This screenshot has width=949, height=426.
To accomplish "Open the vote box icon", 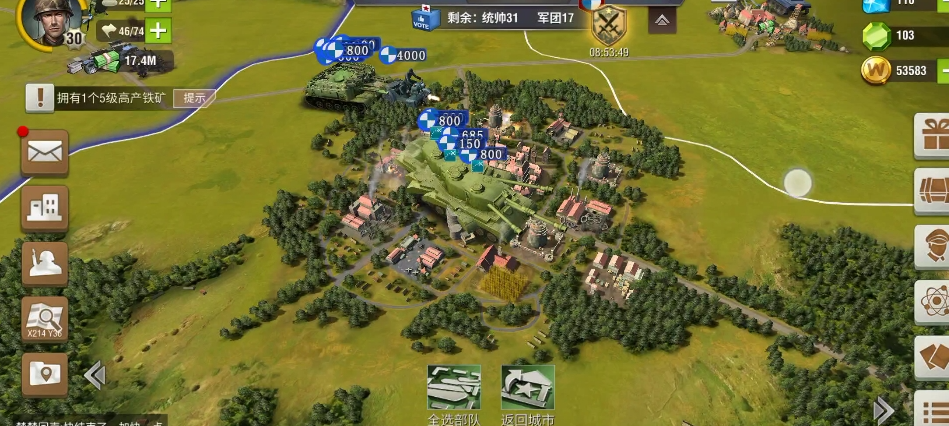I will coord(425,18).
